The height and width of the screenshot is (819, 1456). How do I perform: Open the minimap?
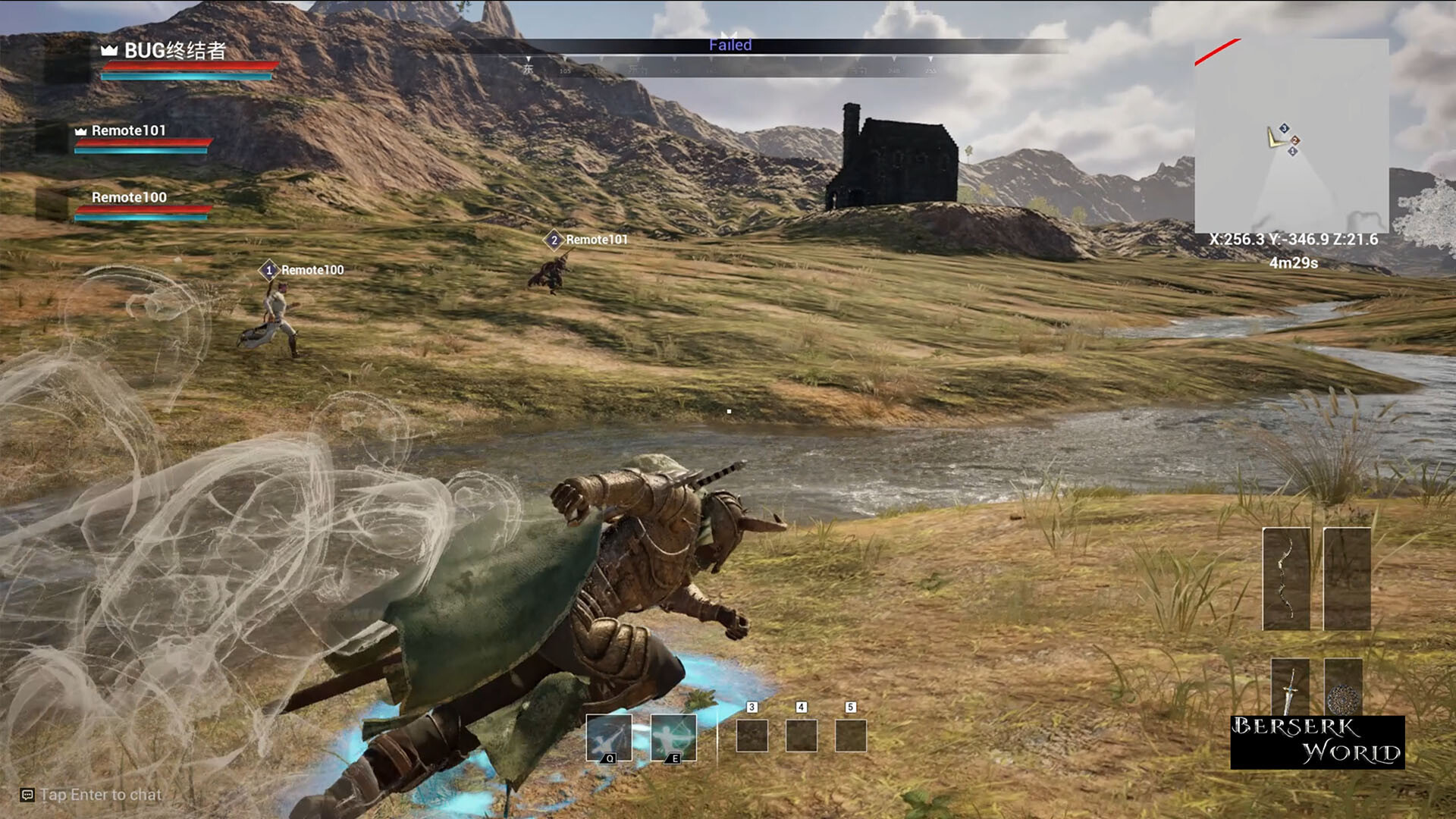(1291, 136)
